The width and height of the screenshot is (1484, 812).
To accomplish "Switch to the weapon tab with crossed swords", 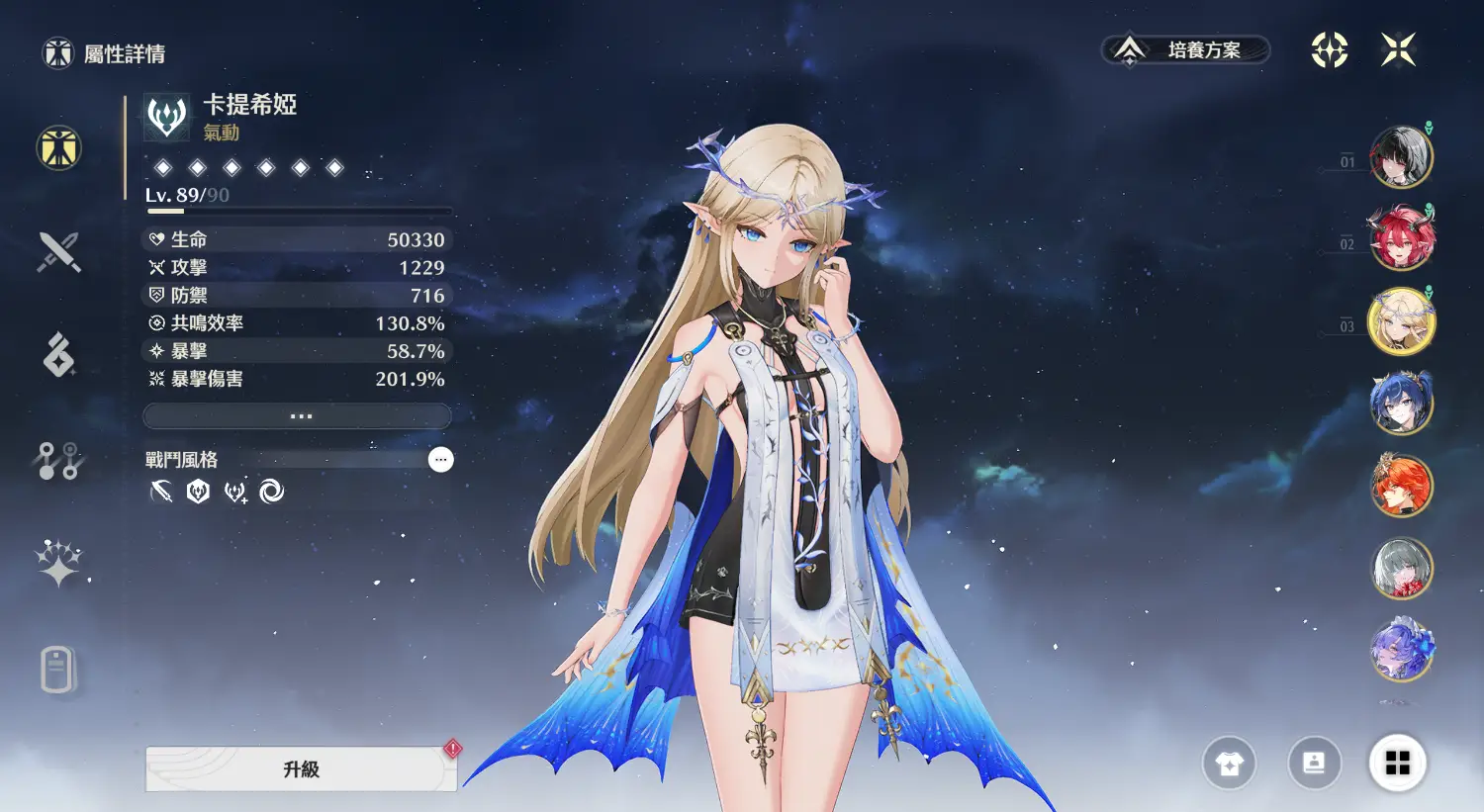I will click(58, 252).
